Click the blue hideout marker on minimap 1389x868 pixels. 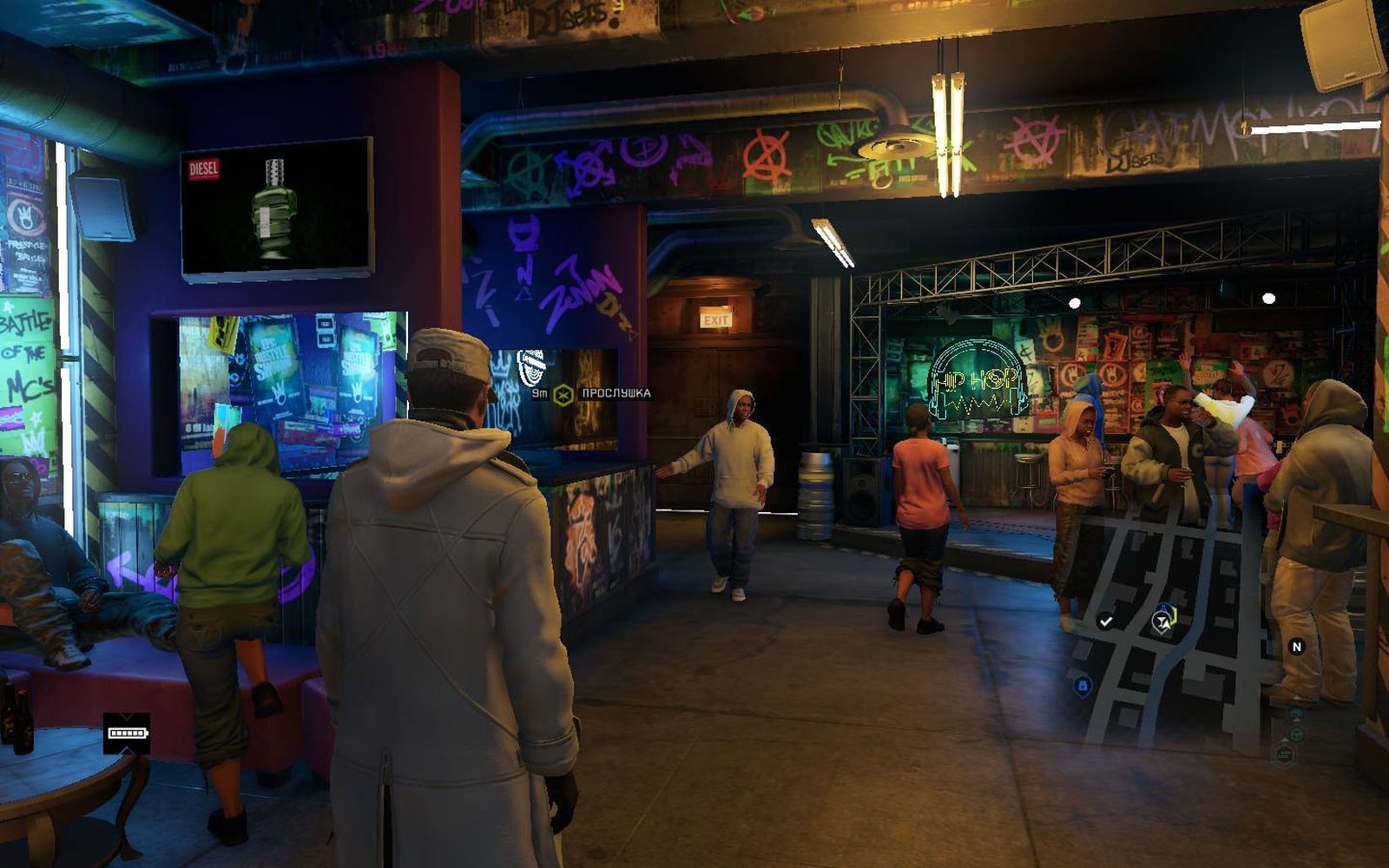(1082, 687)
